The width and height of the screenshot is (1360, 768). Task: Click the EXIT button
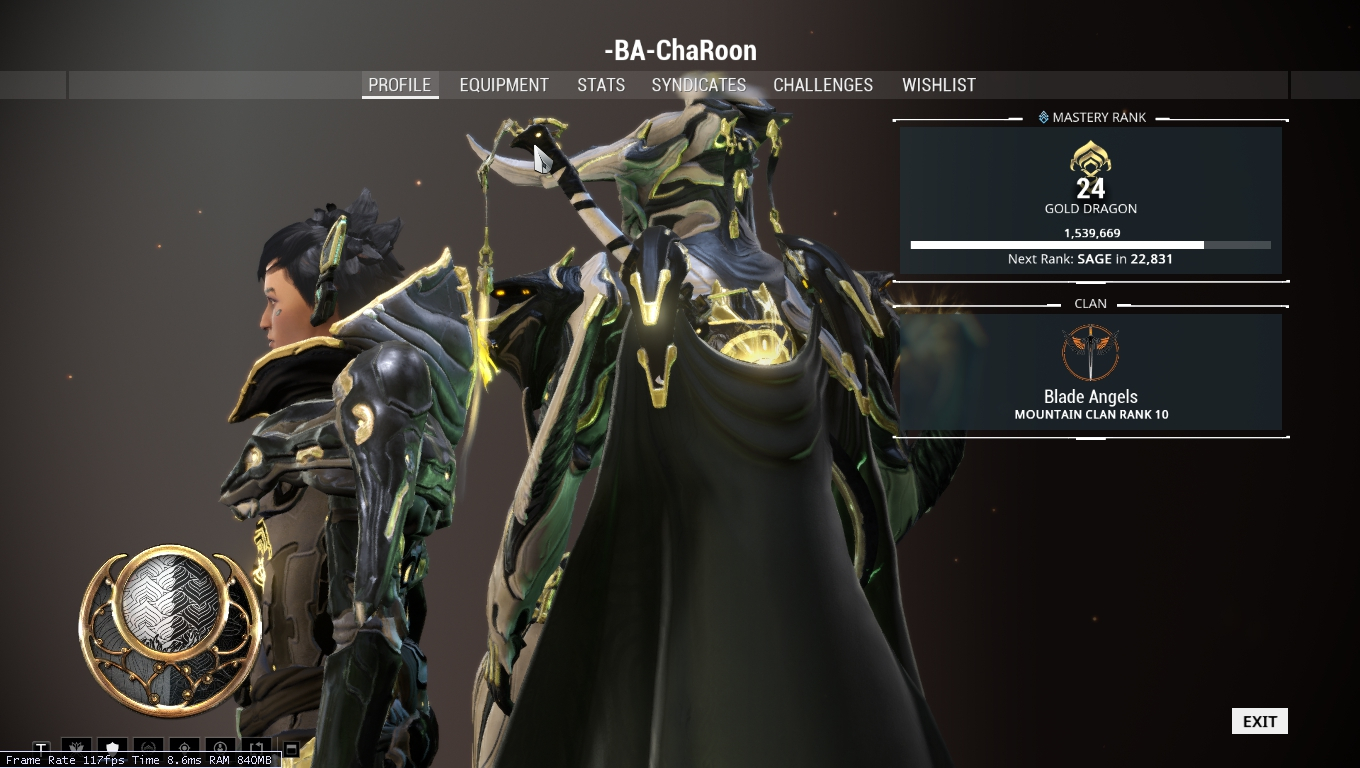1259,721
